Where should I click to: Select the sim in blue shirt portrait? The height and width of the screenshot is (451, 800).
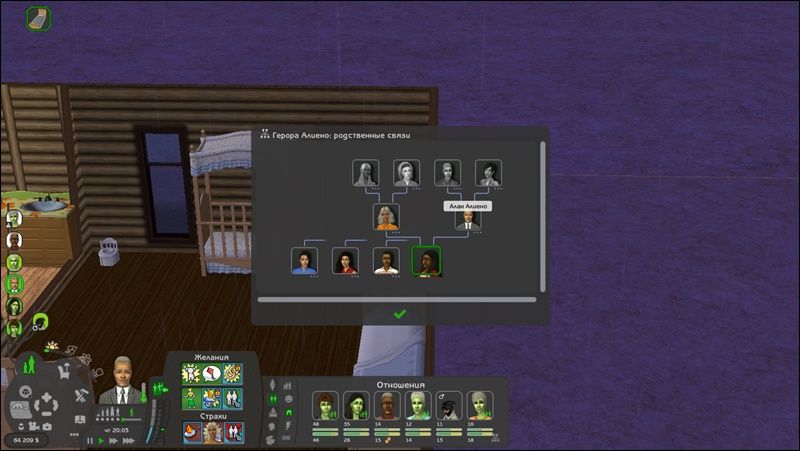coord(304,261)
